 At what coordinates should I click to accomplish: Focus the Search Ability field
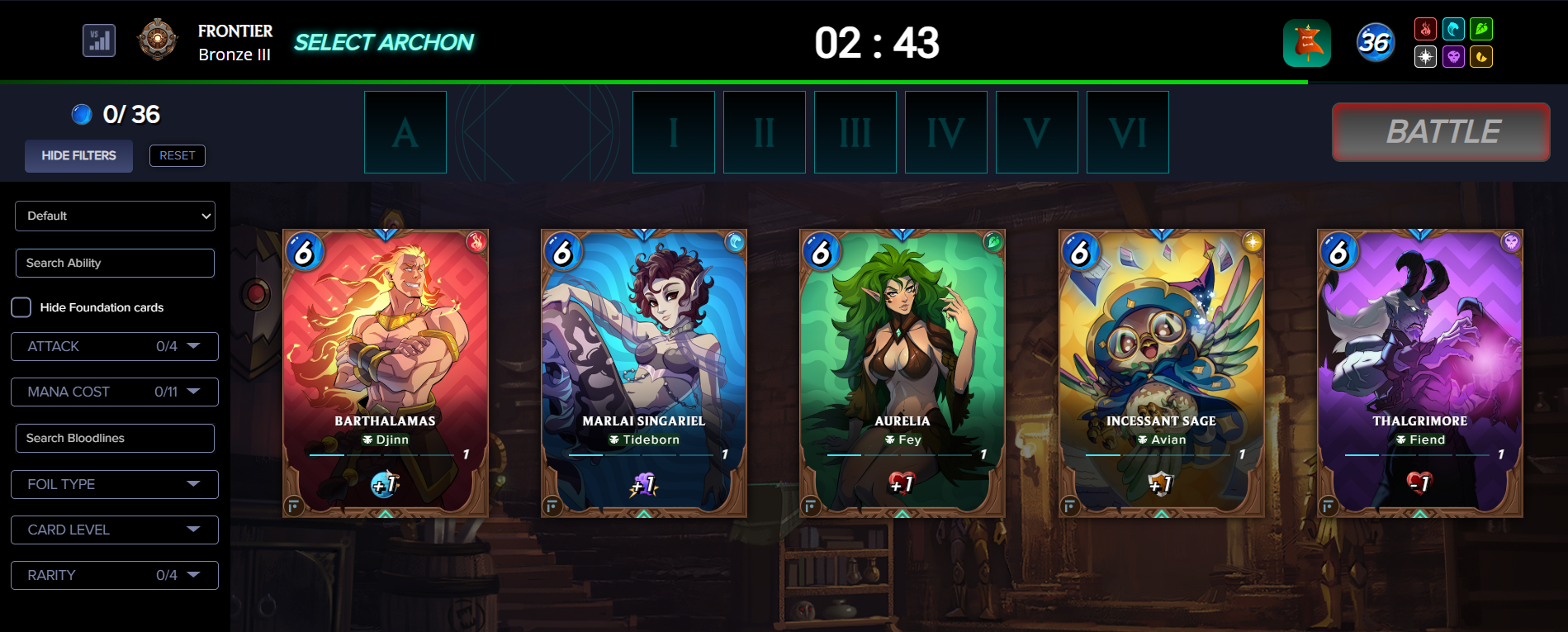point(115,263)
